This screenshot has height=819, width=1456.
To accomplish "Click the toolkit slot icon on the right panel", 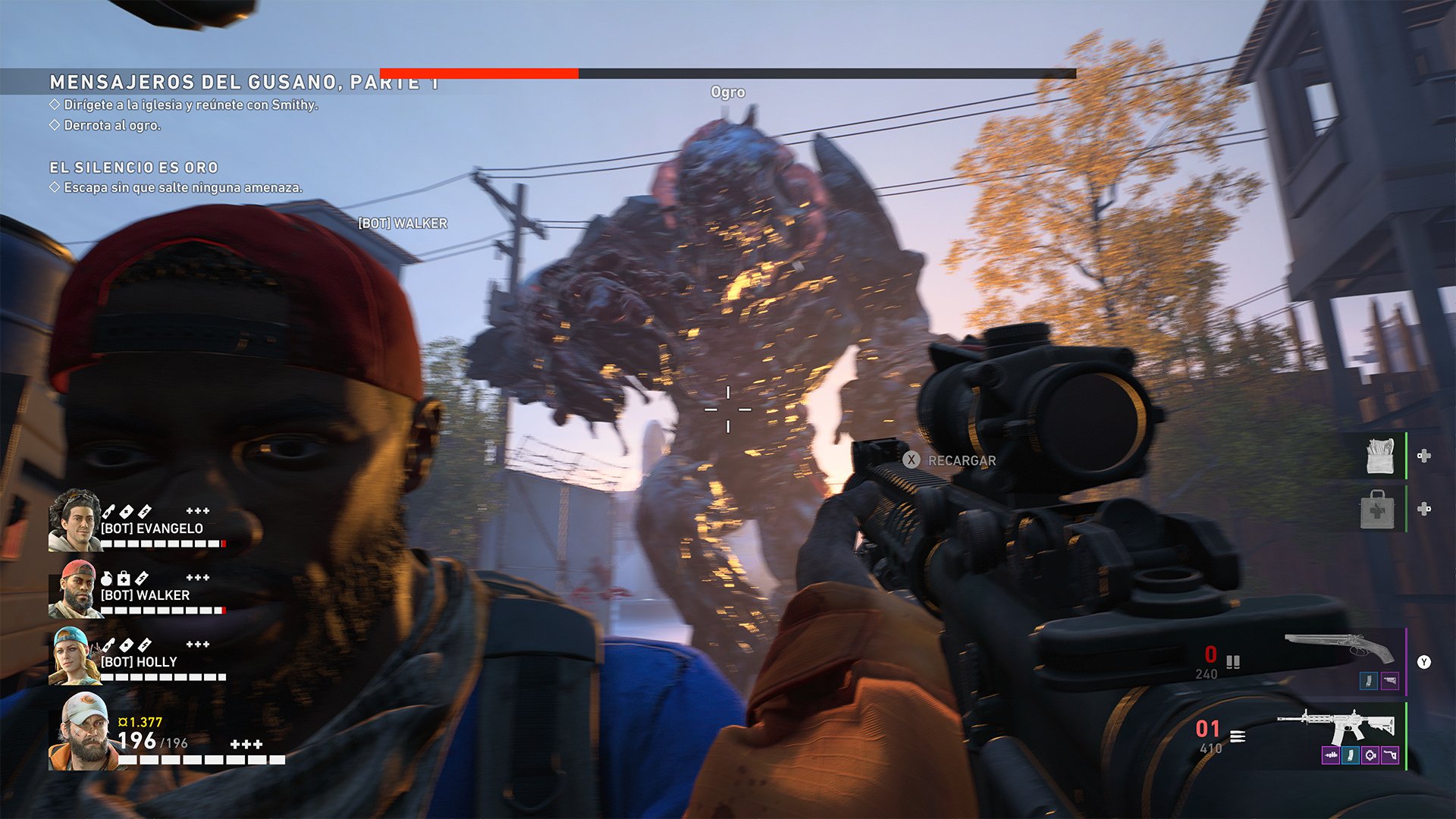I will point(1379,455).
